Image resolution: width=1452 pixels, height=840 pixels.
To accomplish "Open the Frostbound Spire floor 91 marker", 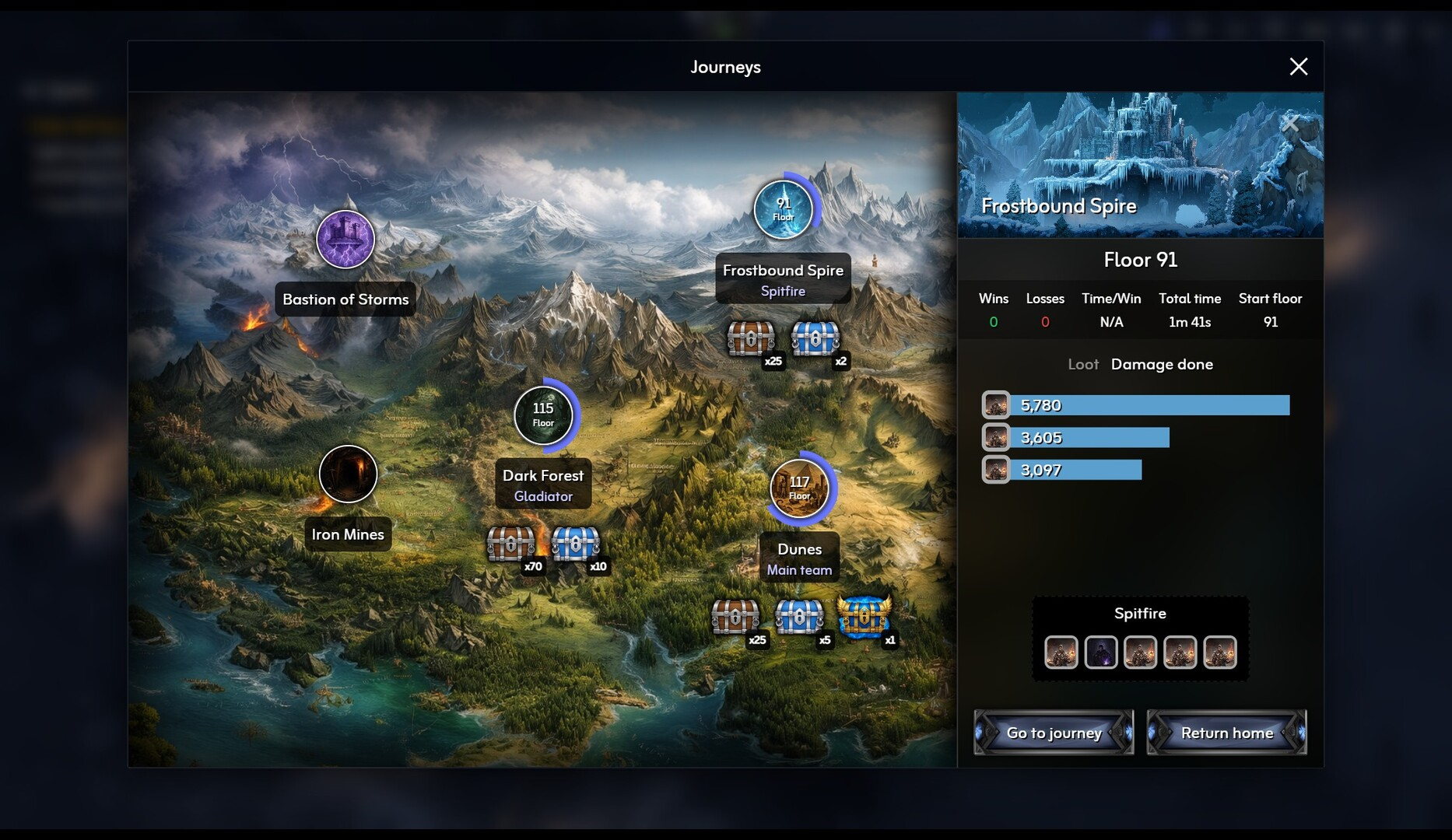I will pos(783,210).
